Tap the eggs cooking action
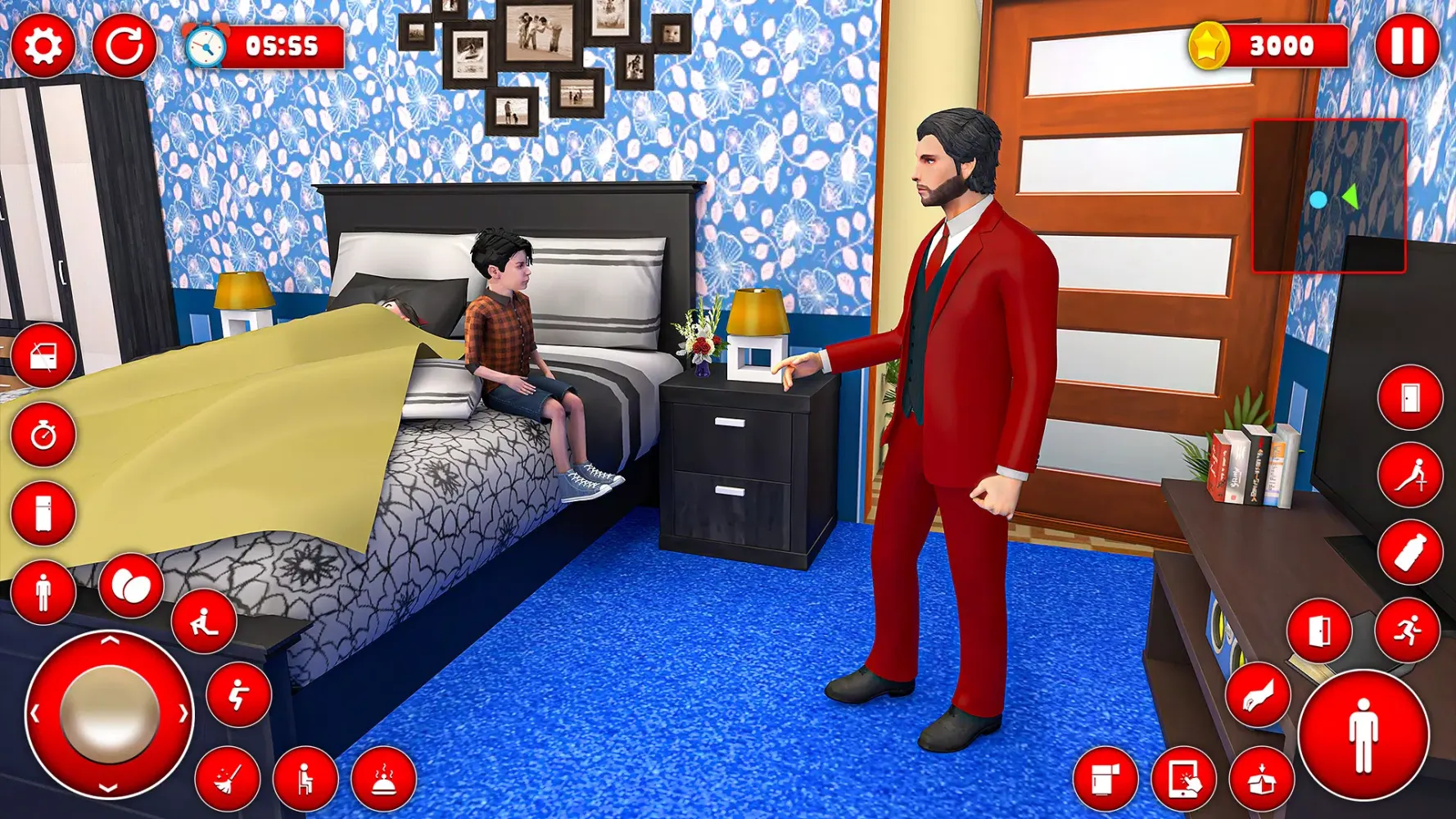The height and width of the screenshot is (819, 1456). 131,586
